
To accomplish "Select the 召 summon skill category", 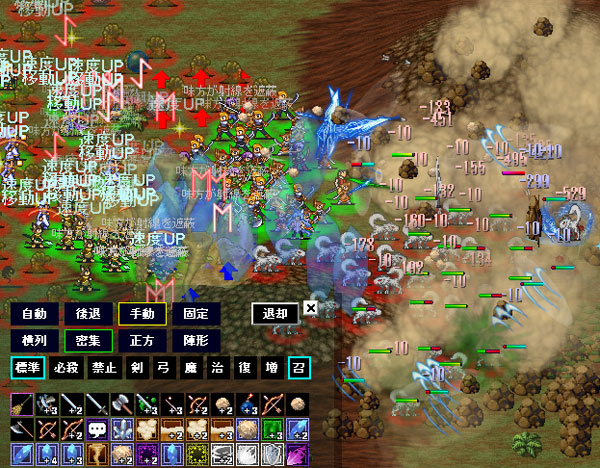I will (298, 368).
